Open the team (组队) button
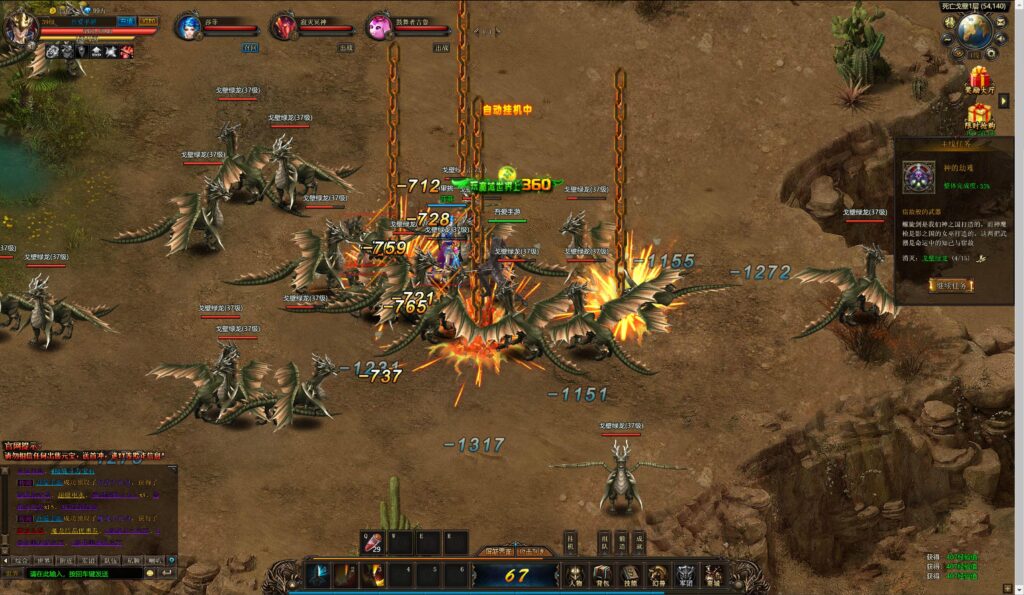Image resolution: width=1024 pixels, height=595 pixels. coord(604,541)
